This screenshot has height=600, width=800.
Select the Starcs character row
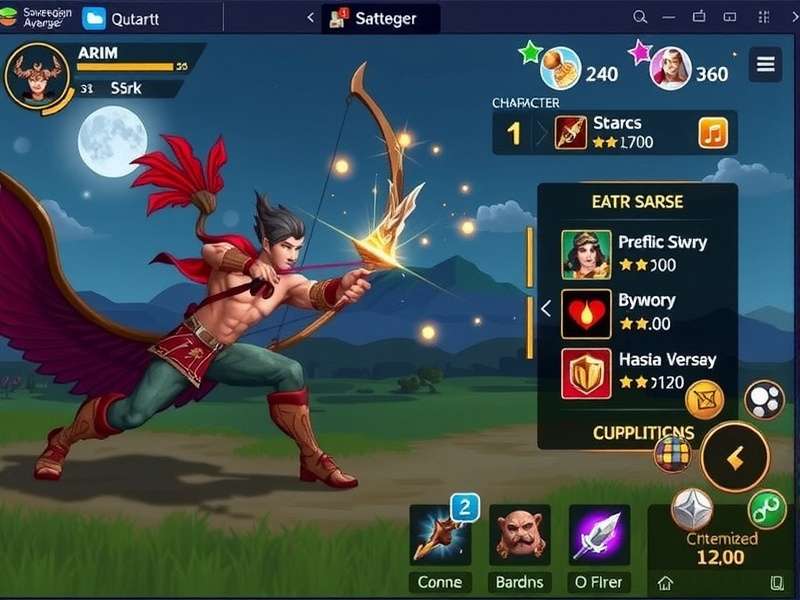(x=615, y=132)
